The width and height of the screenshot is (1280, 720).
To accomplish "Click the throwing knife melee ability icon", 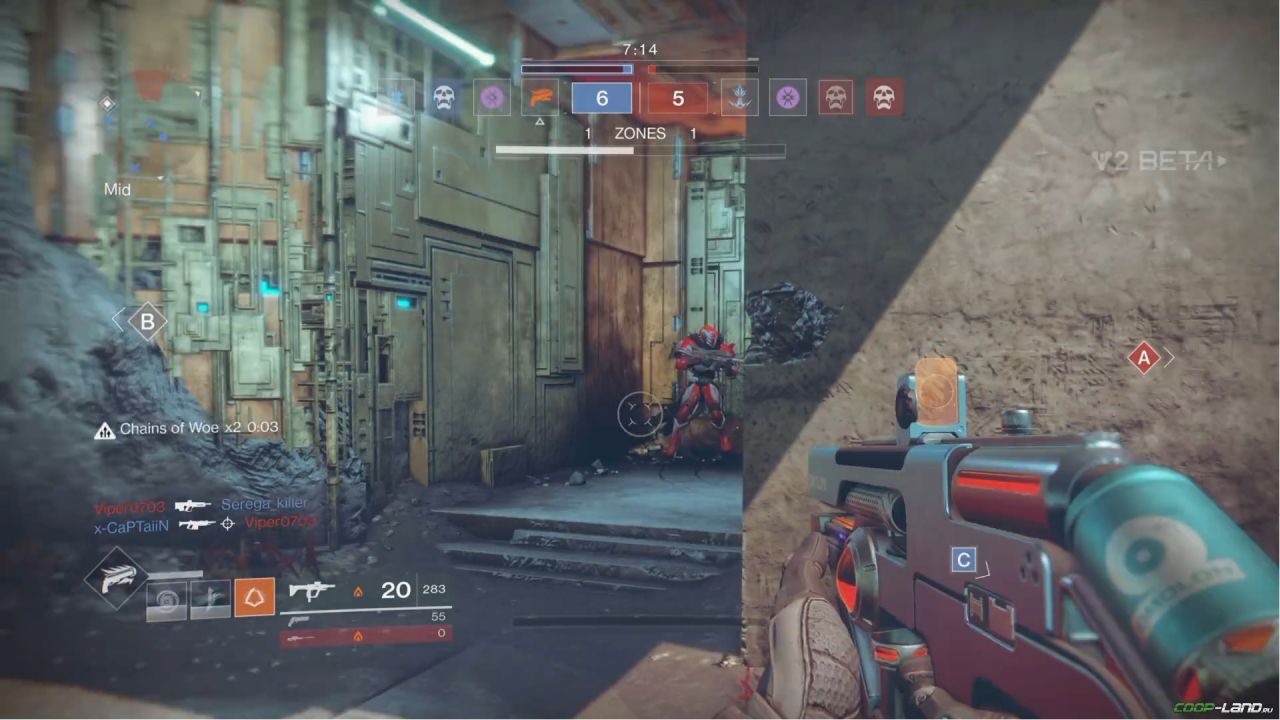I will point(211,599).
